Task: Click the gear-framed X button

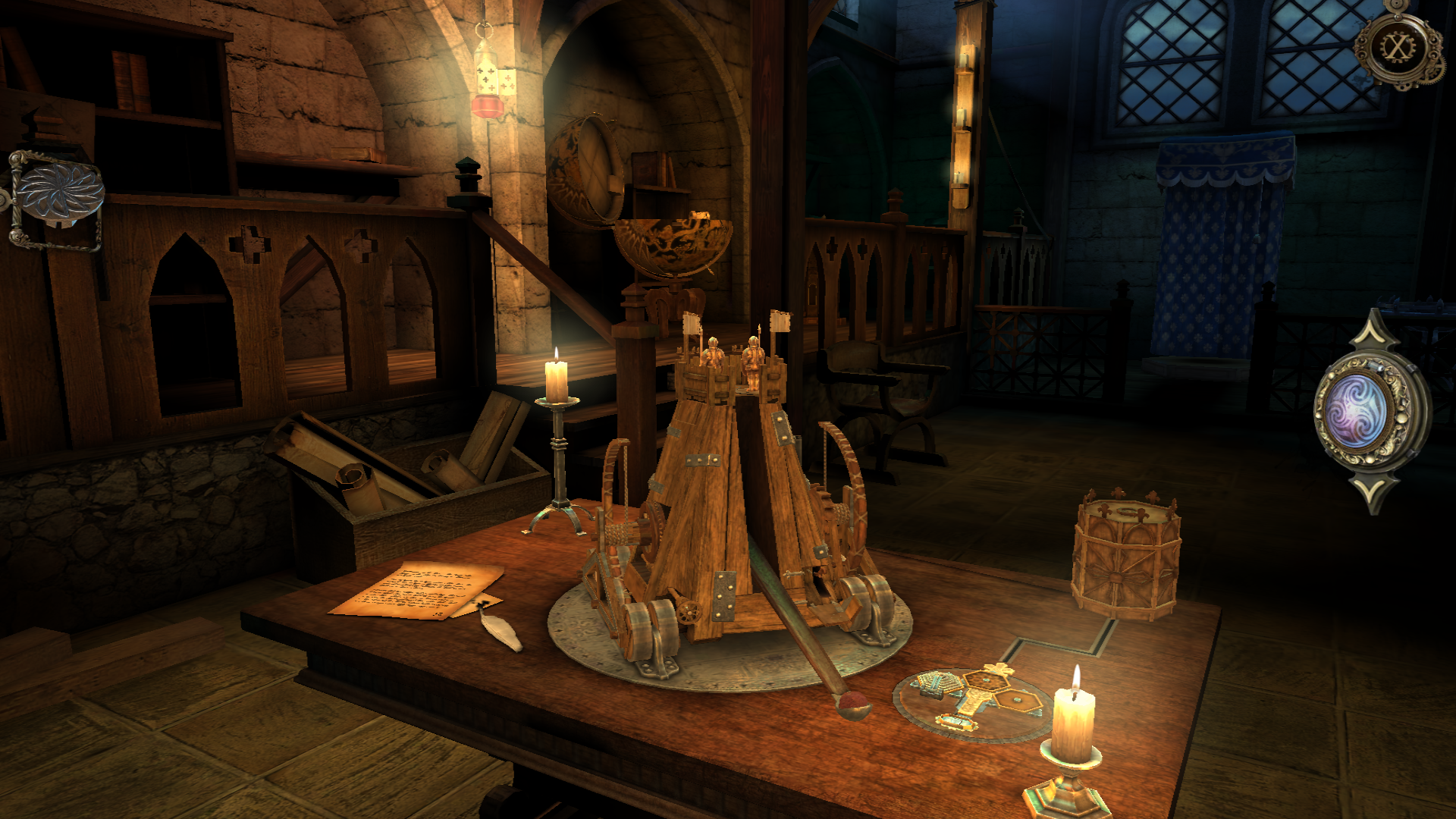Action: click(x=1397, y=48)
